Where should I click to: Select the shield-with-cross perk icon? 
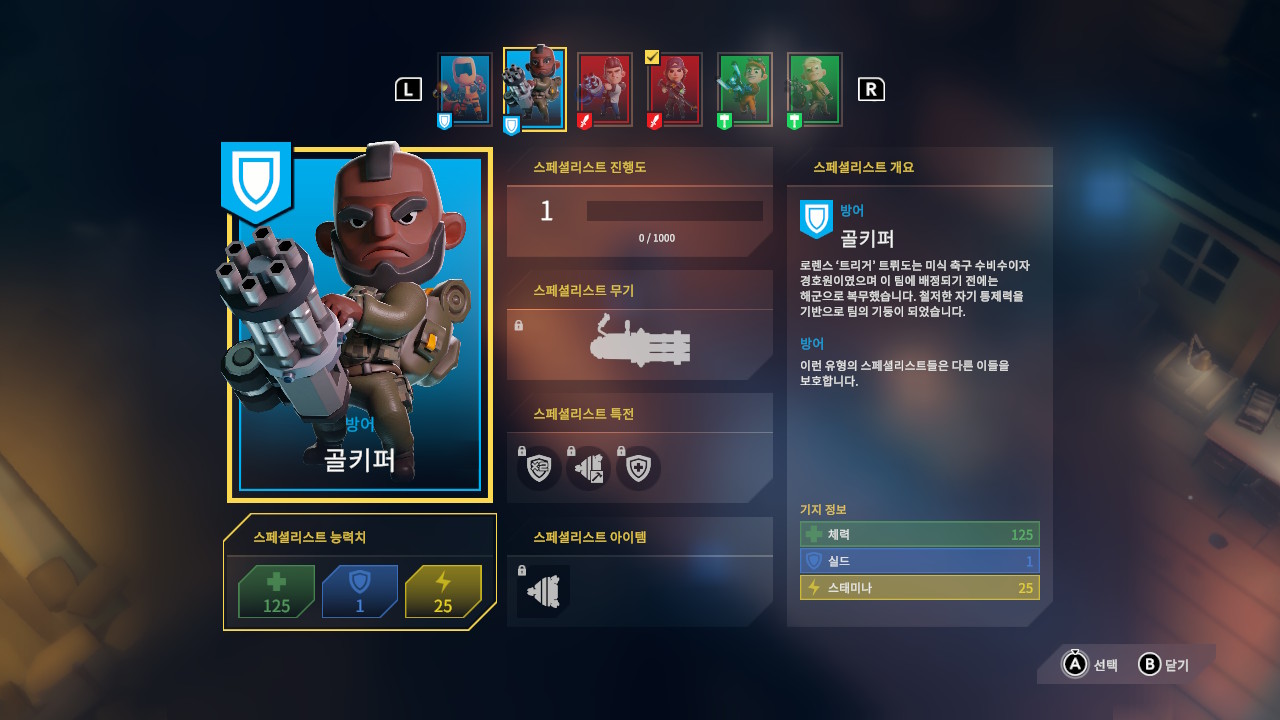tap(638, 468)
